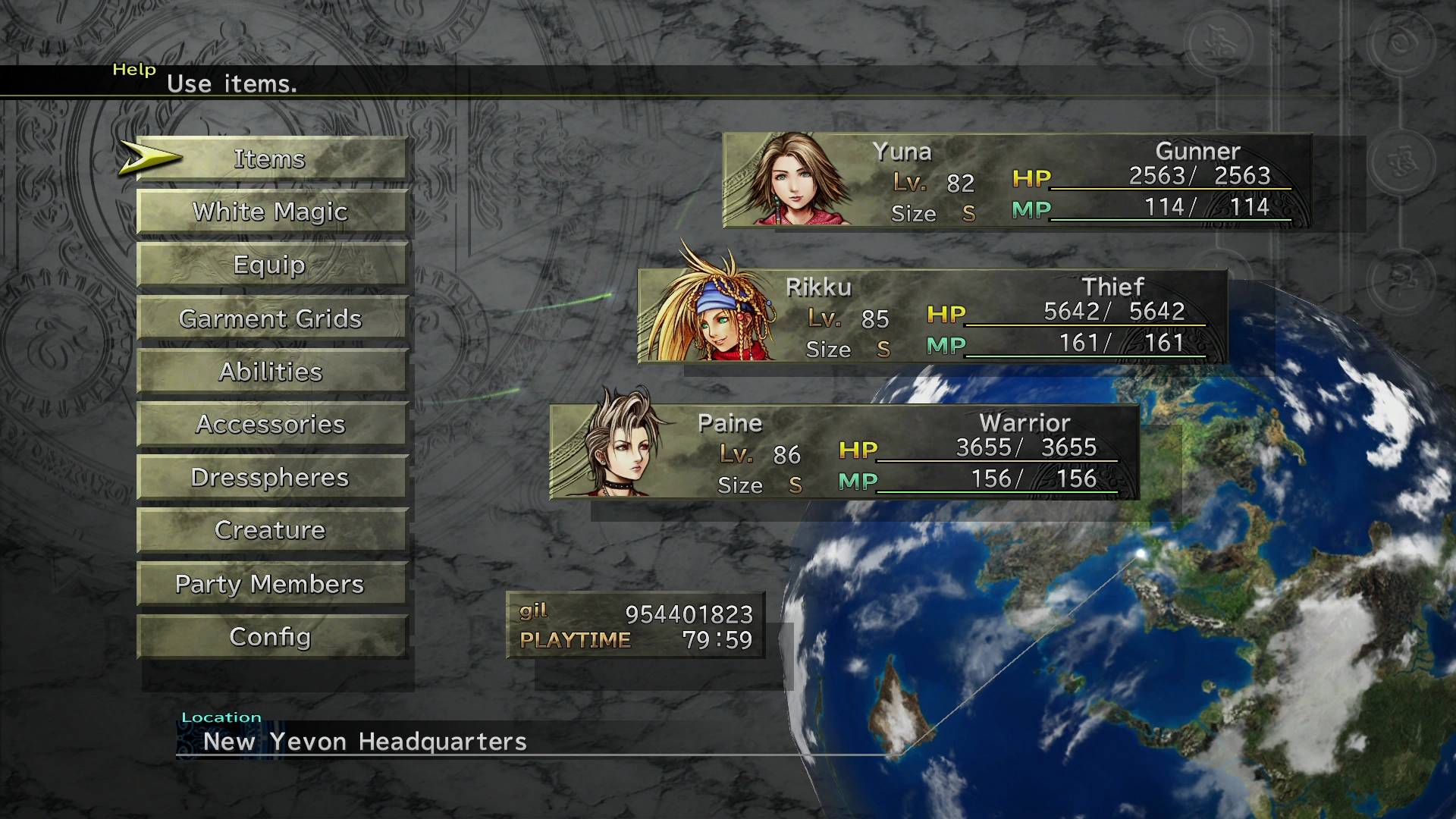Select the White Magic option
The image size is (1456, 819).
click(271, 212)
